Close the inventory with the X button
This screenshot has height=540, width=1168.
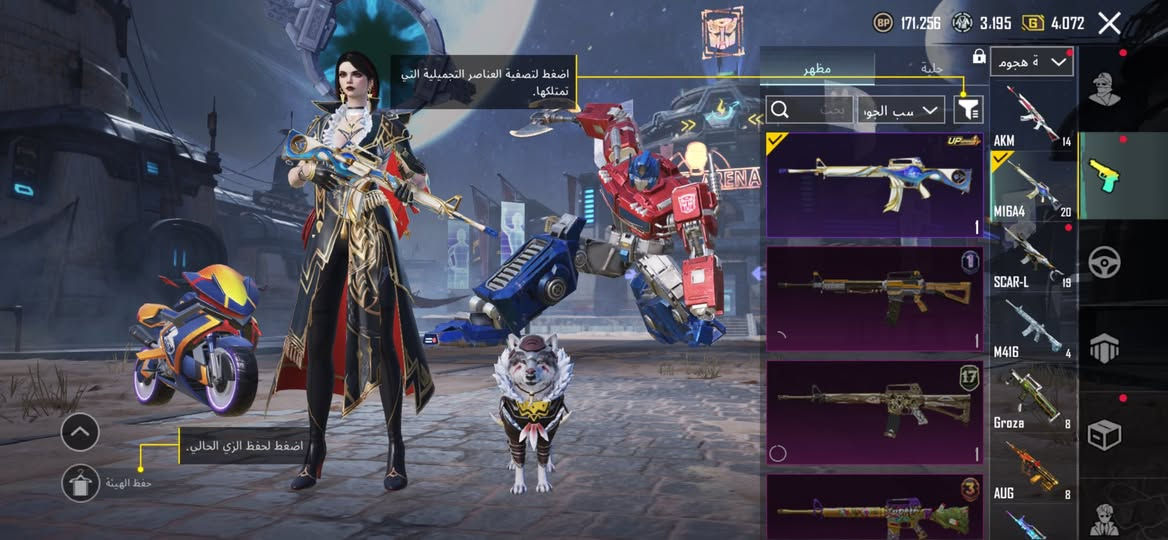(x=1109, y=23)
